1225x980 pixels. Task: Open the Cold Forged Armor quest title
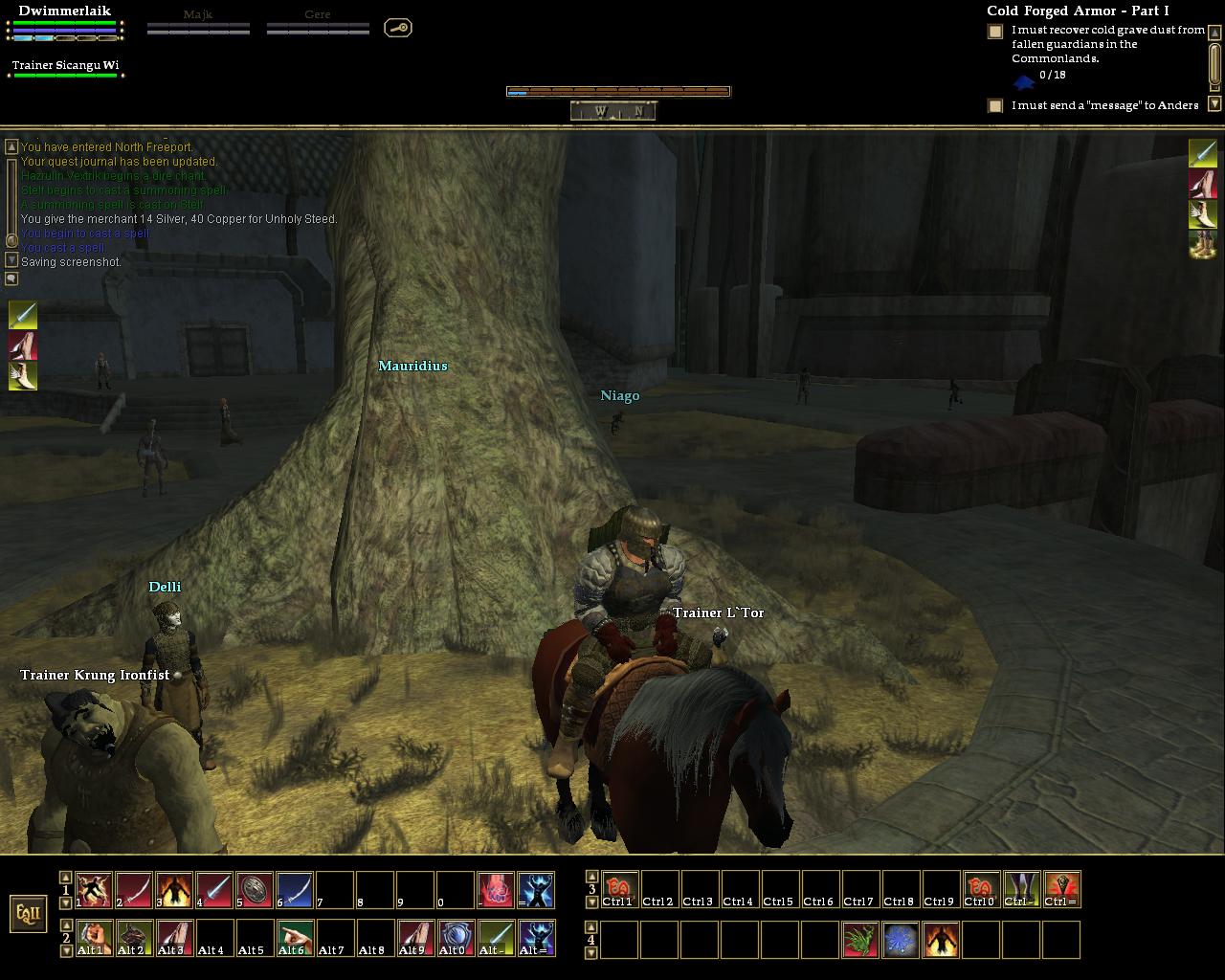[1078, 11]
